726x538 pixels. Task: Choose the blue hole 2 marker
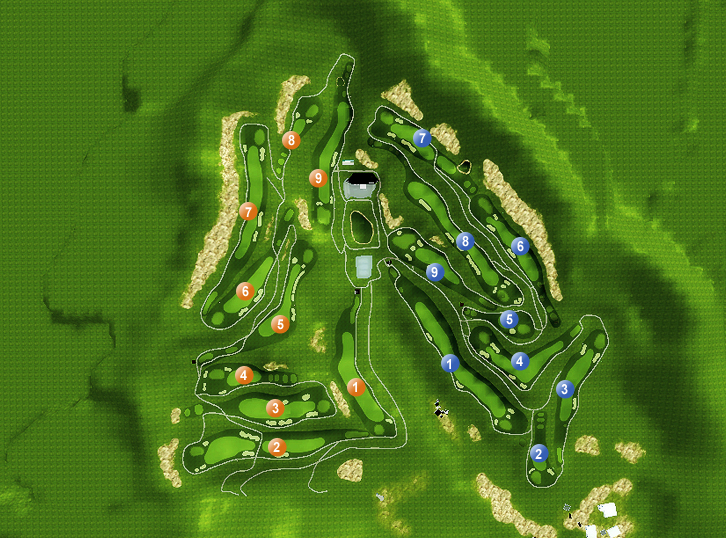(x=539, y=453)
